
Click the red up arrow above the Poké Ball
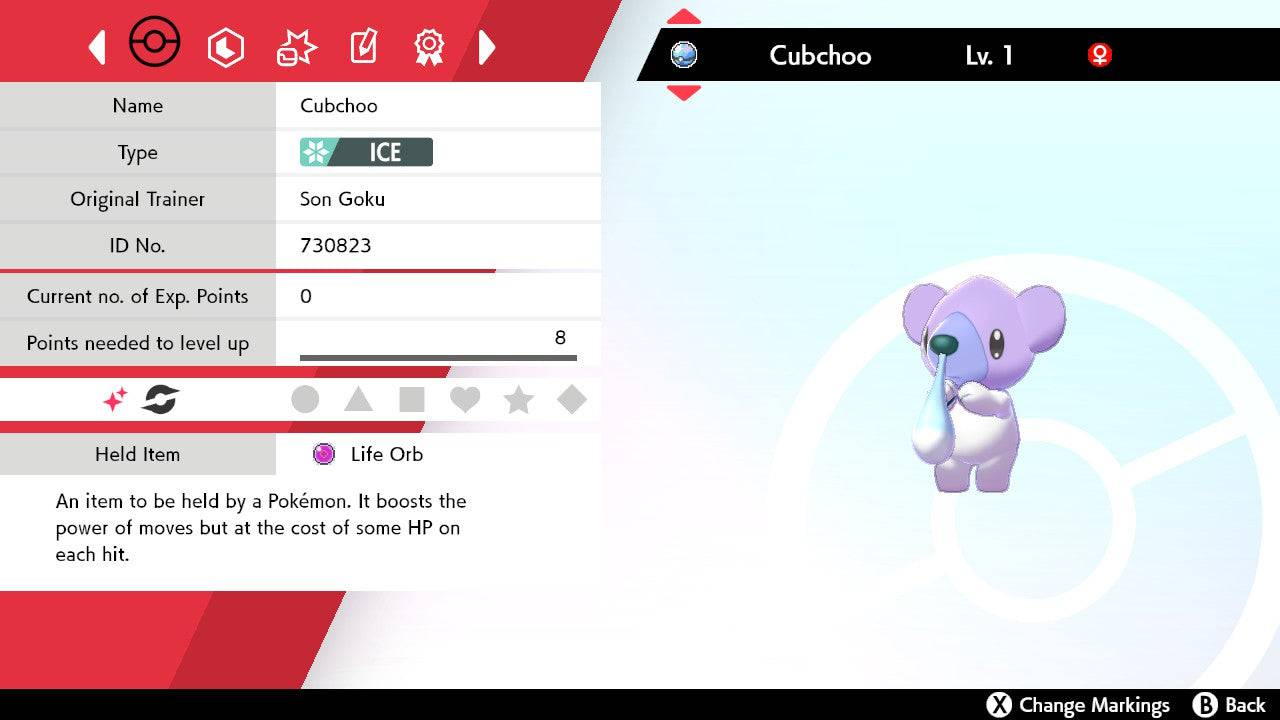click(x=682, y=15)
